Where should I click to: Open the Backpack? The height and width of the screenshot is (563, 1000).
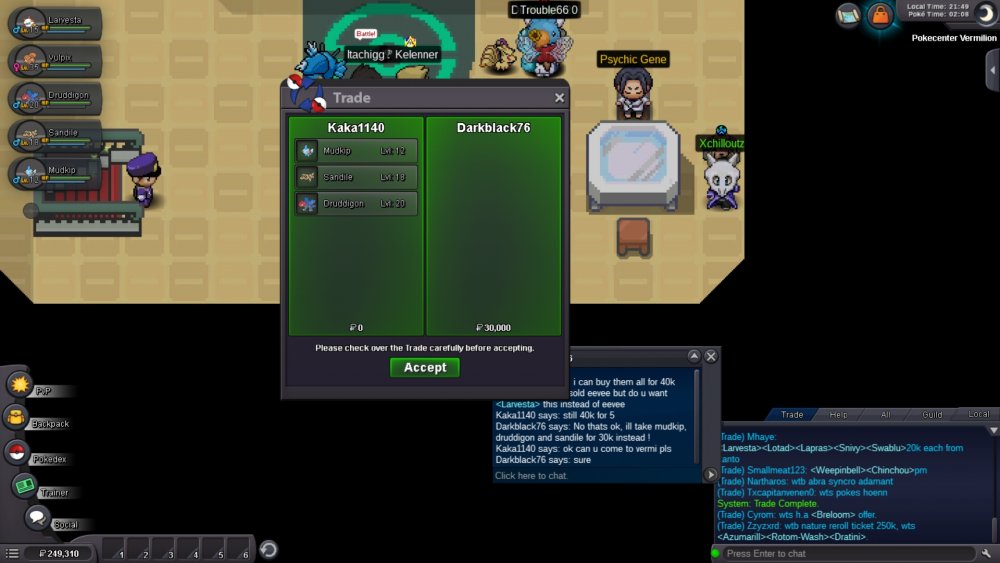click(18, 418)
